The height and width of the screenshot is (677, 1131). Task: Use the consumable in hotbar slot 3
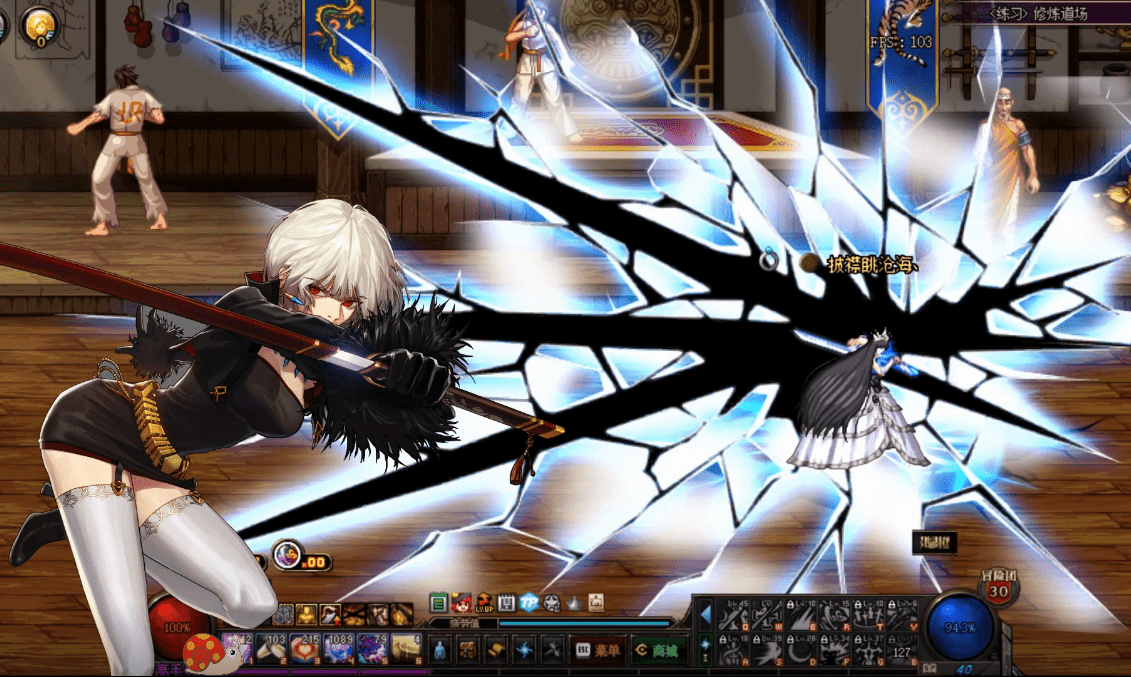click(304, 648)
